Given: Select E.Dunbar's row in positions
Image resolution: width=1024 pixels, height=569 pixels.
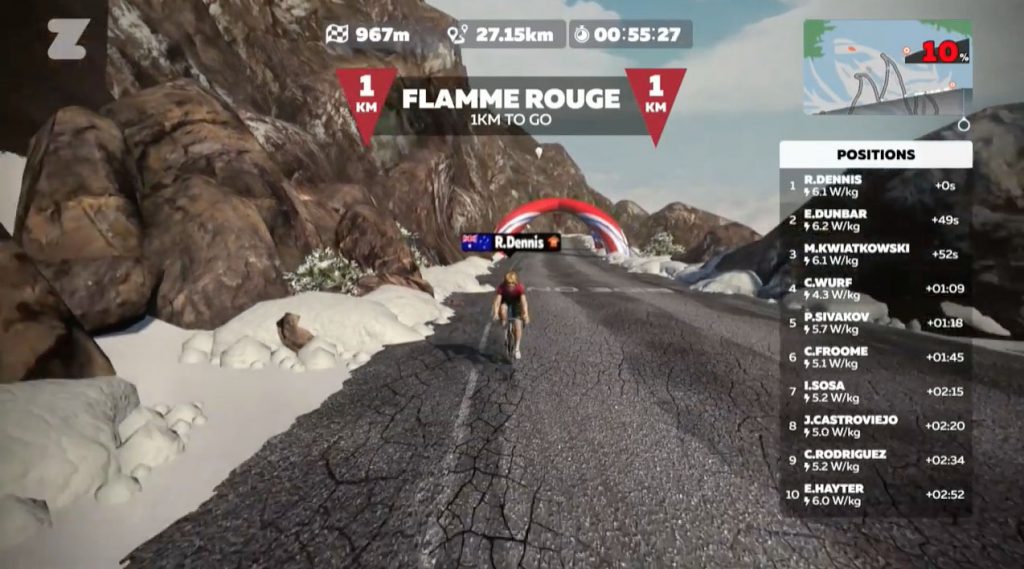Looking at the screenshot, I should tap(875, 220).
